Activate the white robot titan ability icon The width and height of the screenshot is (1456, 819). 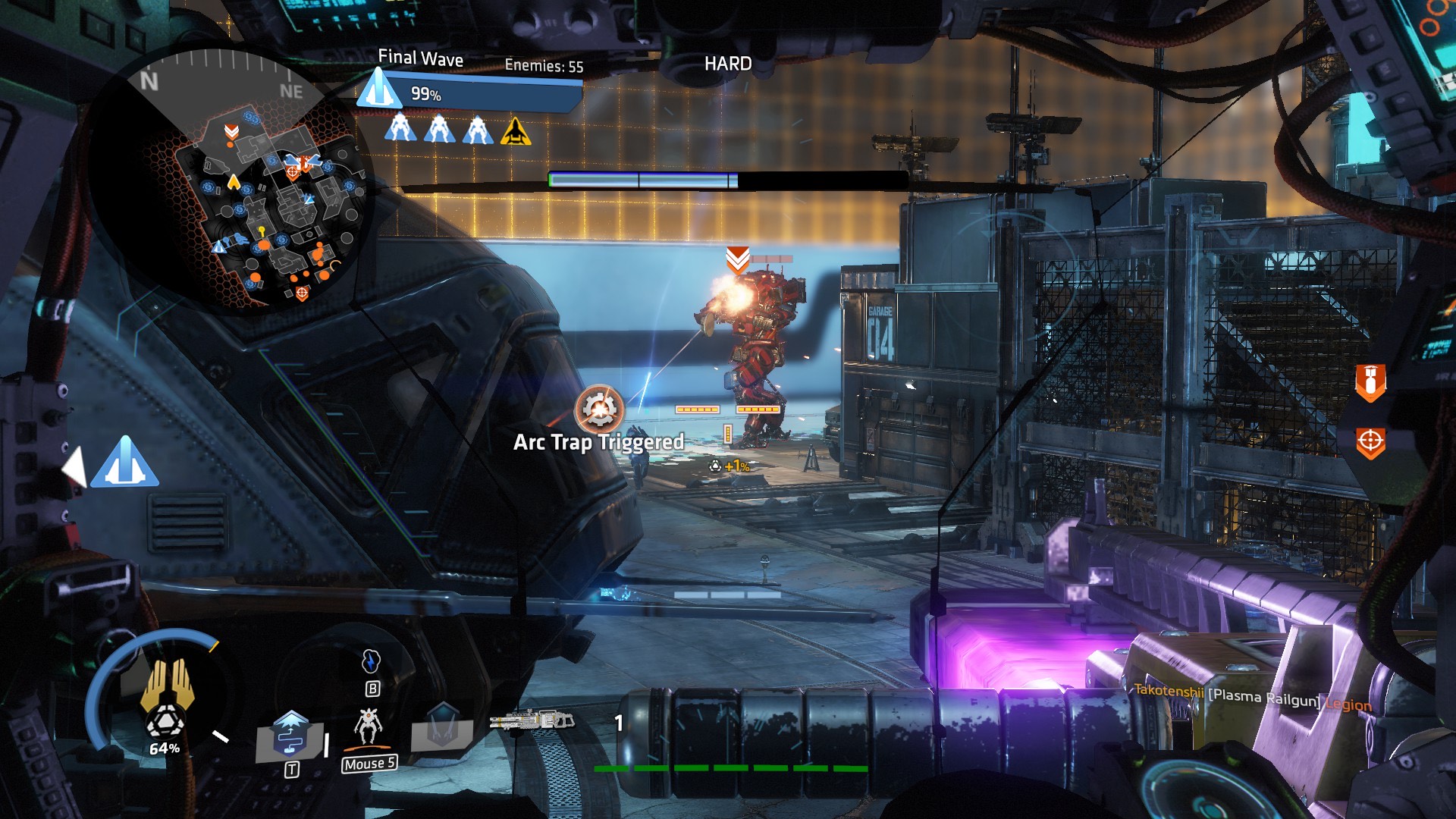pyautogui.click(x=369, y=726)
